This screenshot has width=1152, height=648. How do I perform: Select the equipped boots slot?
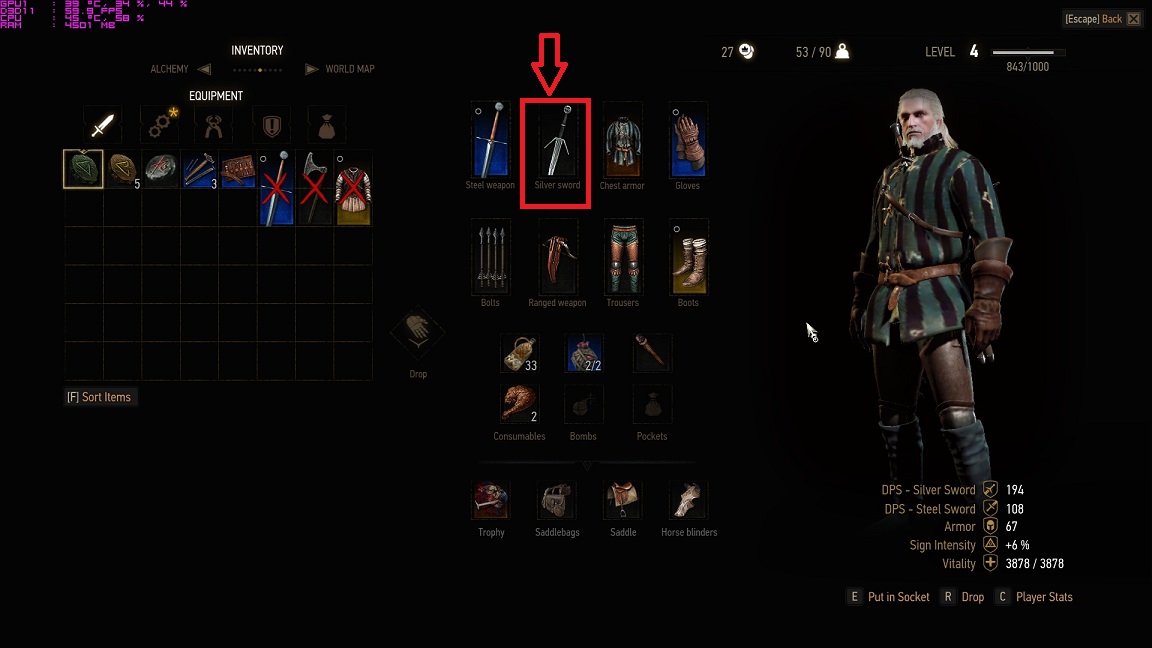(x=688, y=257)
